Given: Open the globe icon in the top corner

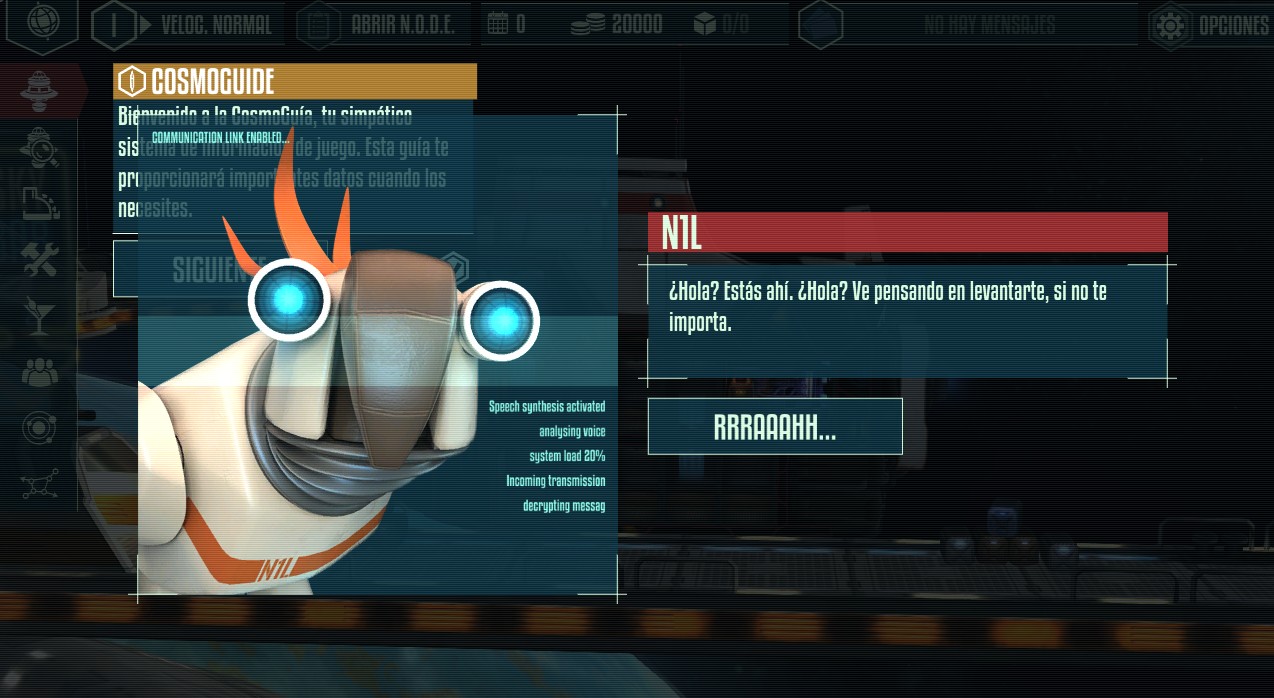Looking at the screenshot, I should pos(42,24).
